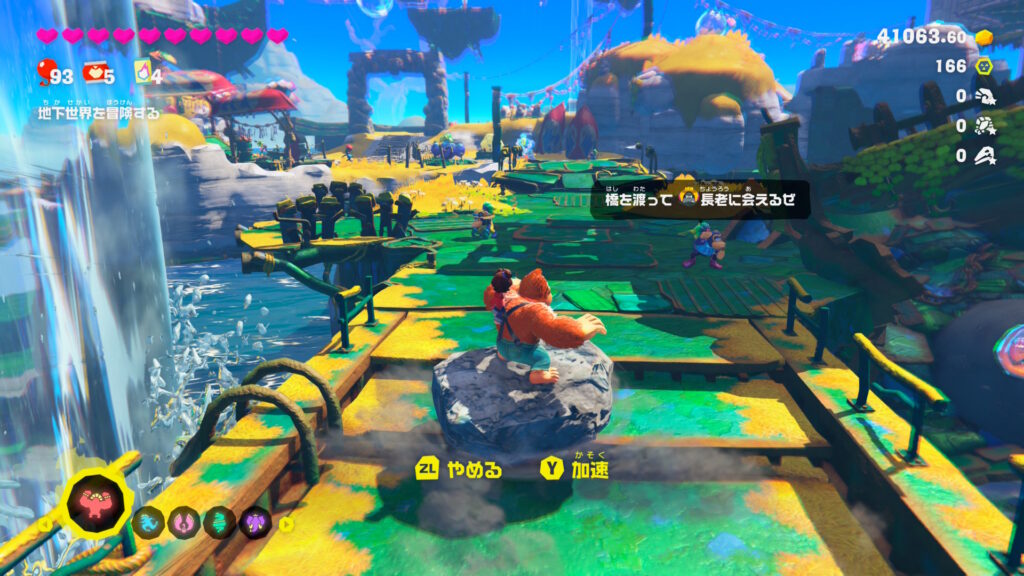
Task: Click the gold nugget currency icon
Action: [984, 37]
